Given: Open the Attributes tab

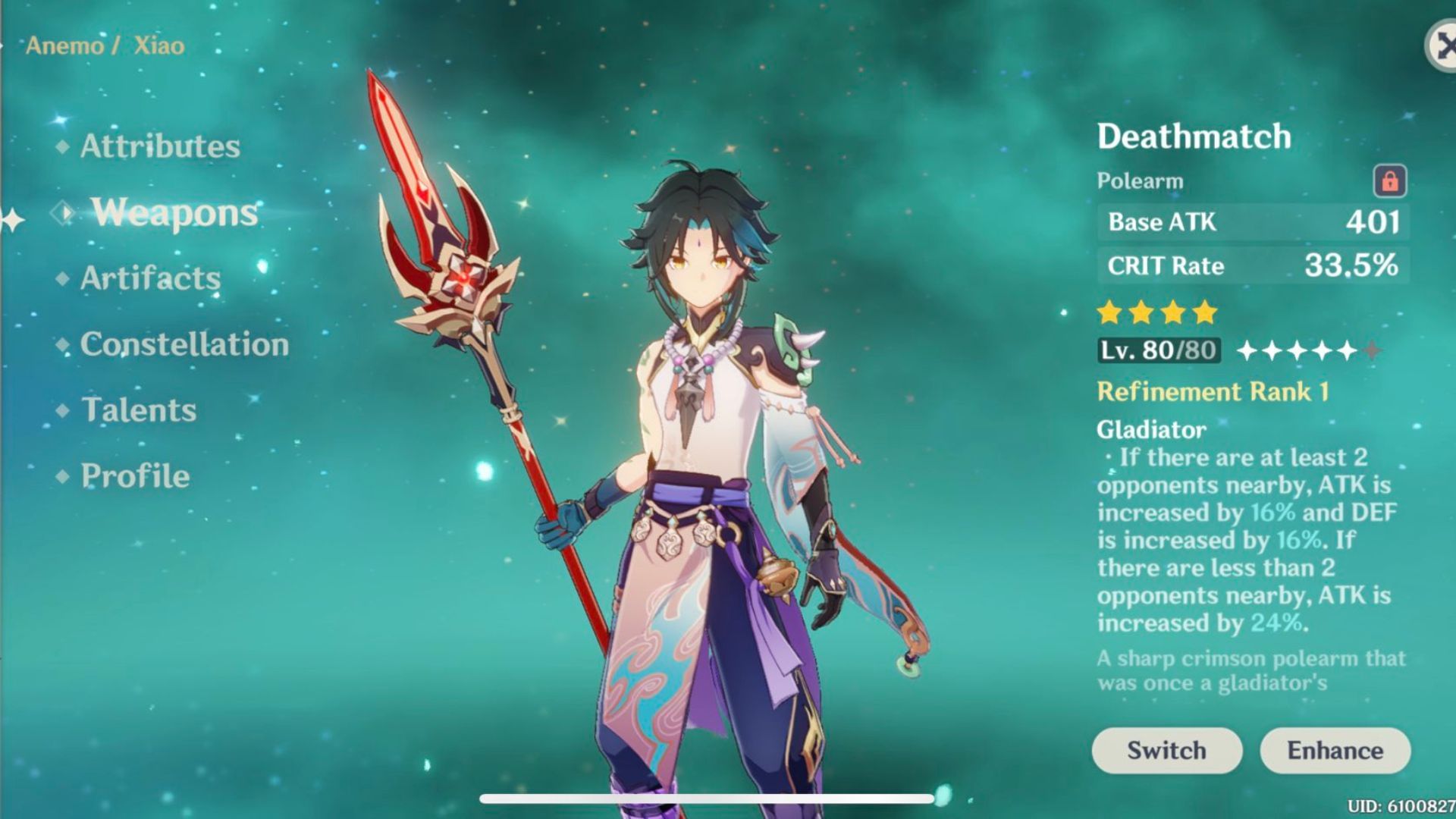Looking at the screenshot, I should pos(160,146).
